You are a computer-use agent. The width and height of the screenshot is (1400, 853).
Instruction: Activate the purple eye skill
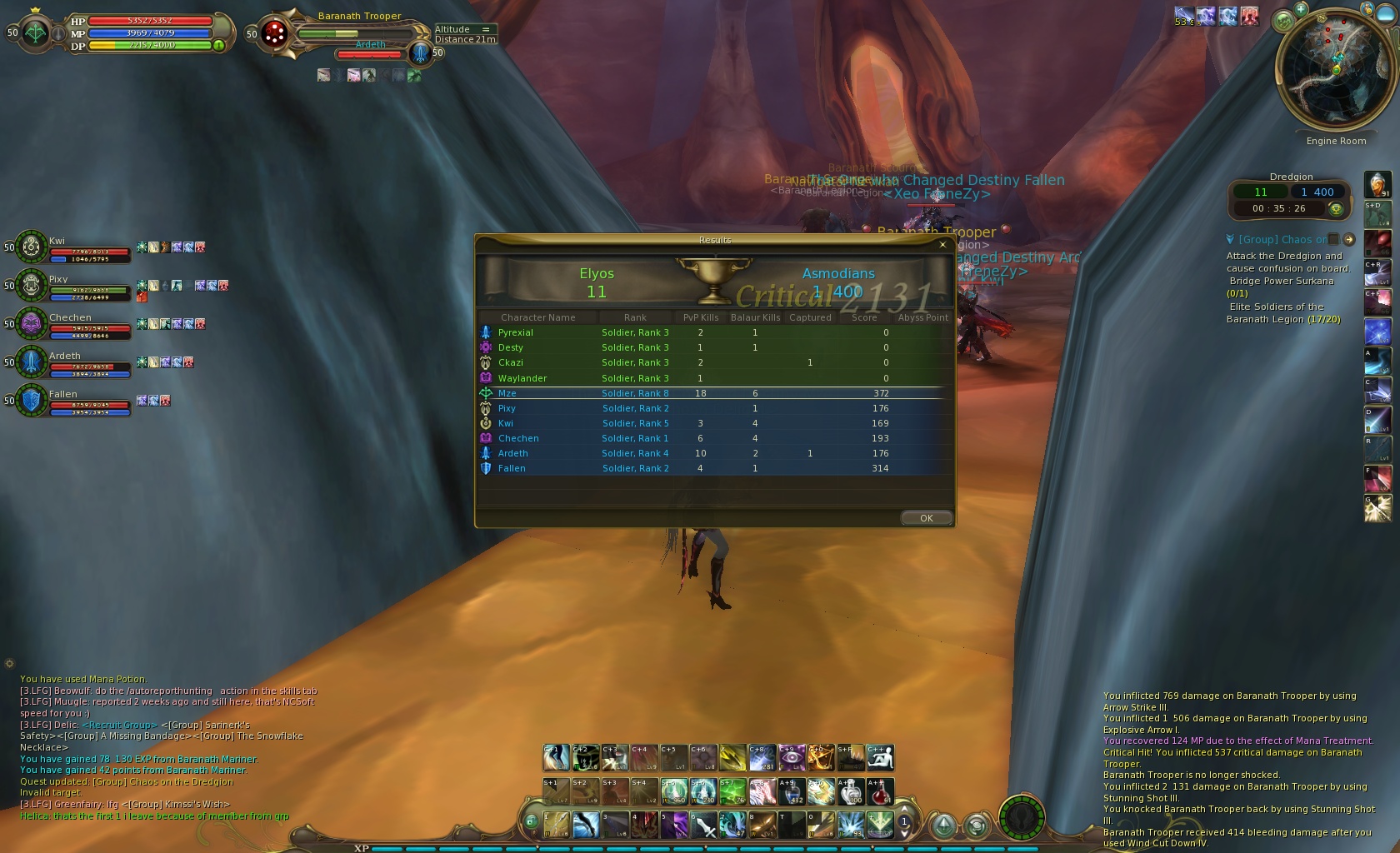pos(792,757)
